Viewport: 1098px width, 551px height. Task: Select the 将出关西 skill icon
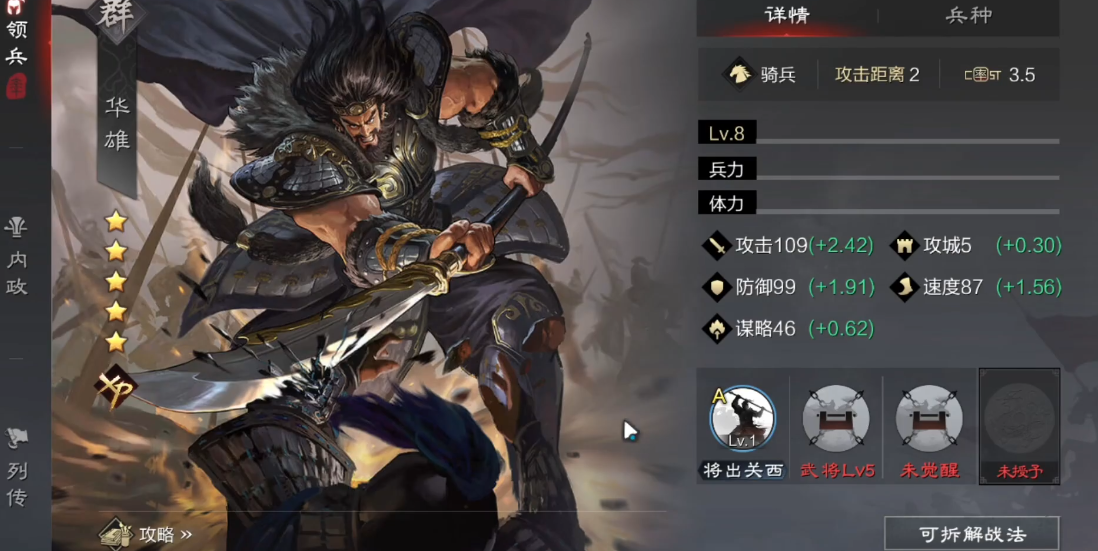742,420
